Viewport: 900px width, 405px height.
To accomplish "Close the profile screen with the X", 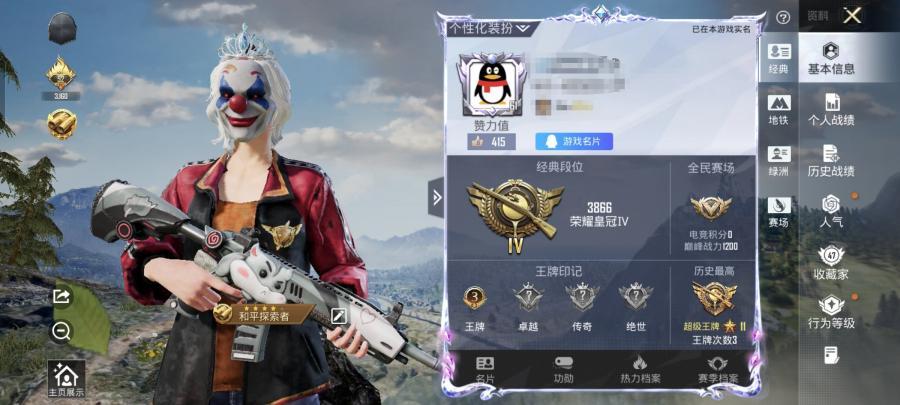I will click(852, 15).
